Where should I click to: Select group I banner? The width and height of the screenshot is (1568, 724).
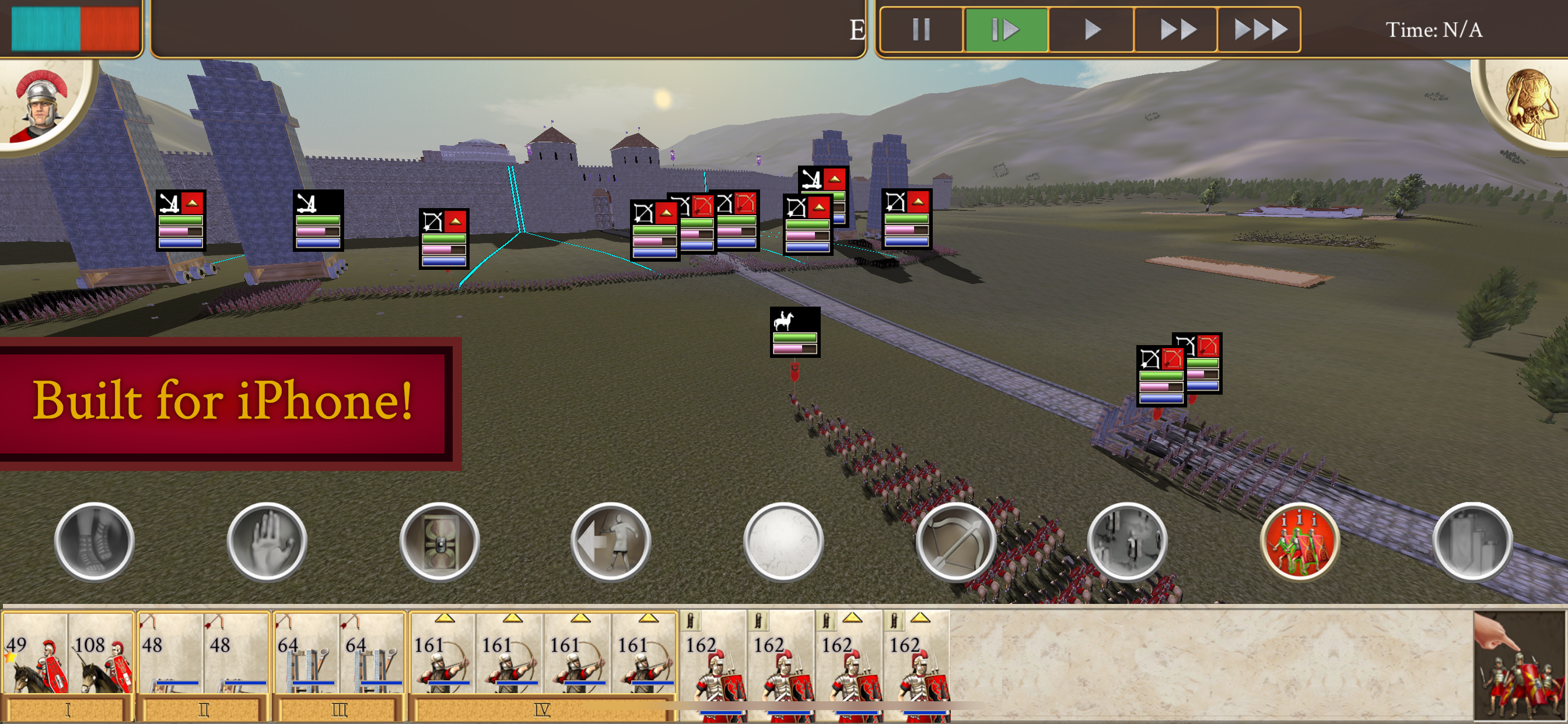(x=68, y=710)
